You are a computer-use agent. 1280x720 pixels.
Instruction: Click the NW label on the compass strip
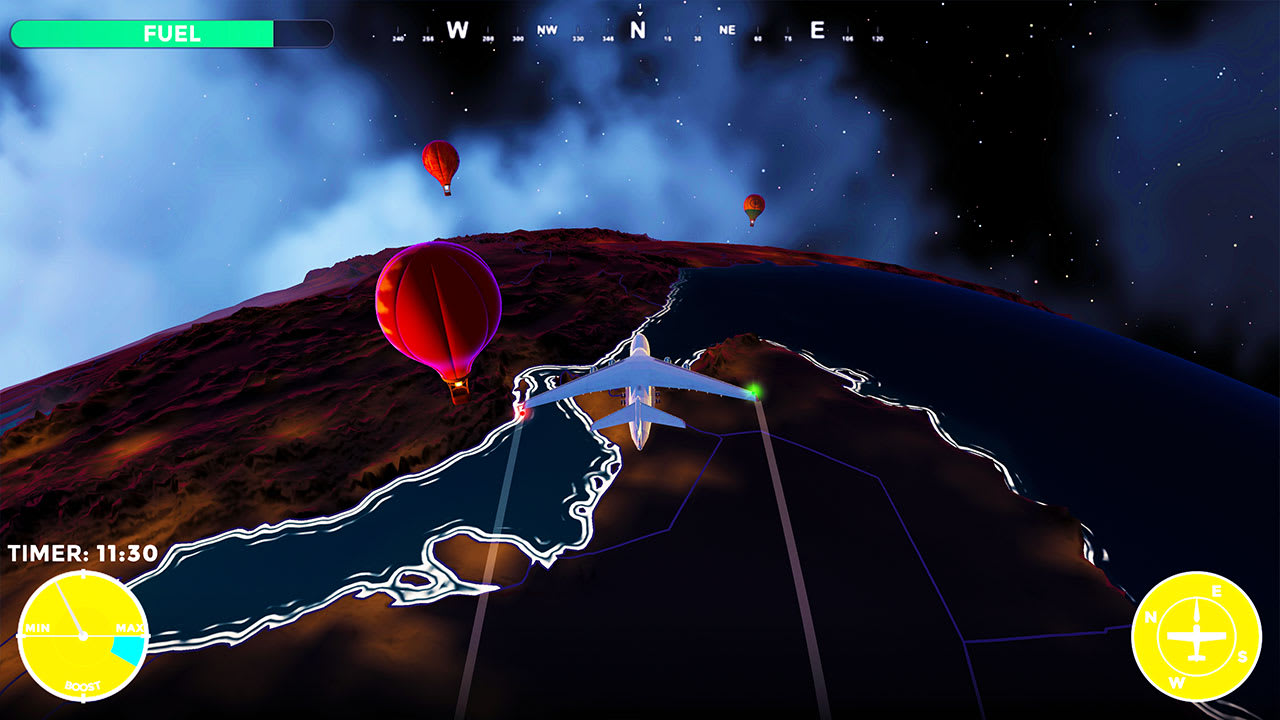tap(547, 29)
